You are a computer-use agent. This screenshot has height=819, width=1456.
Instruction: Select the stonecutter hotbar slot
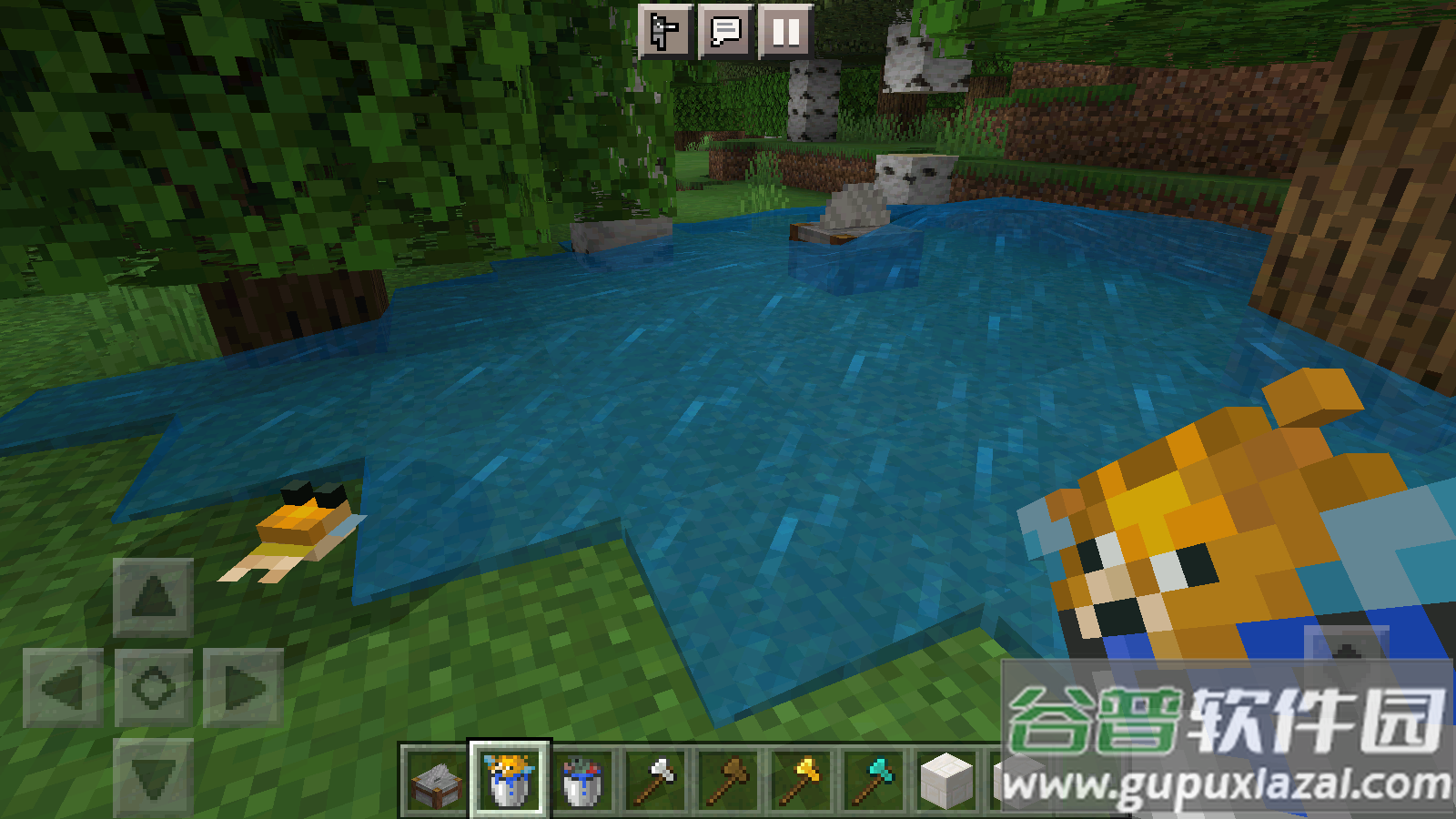coord(435,781)
